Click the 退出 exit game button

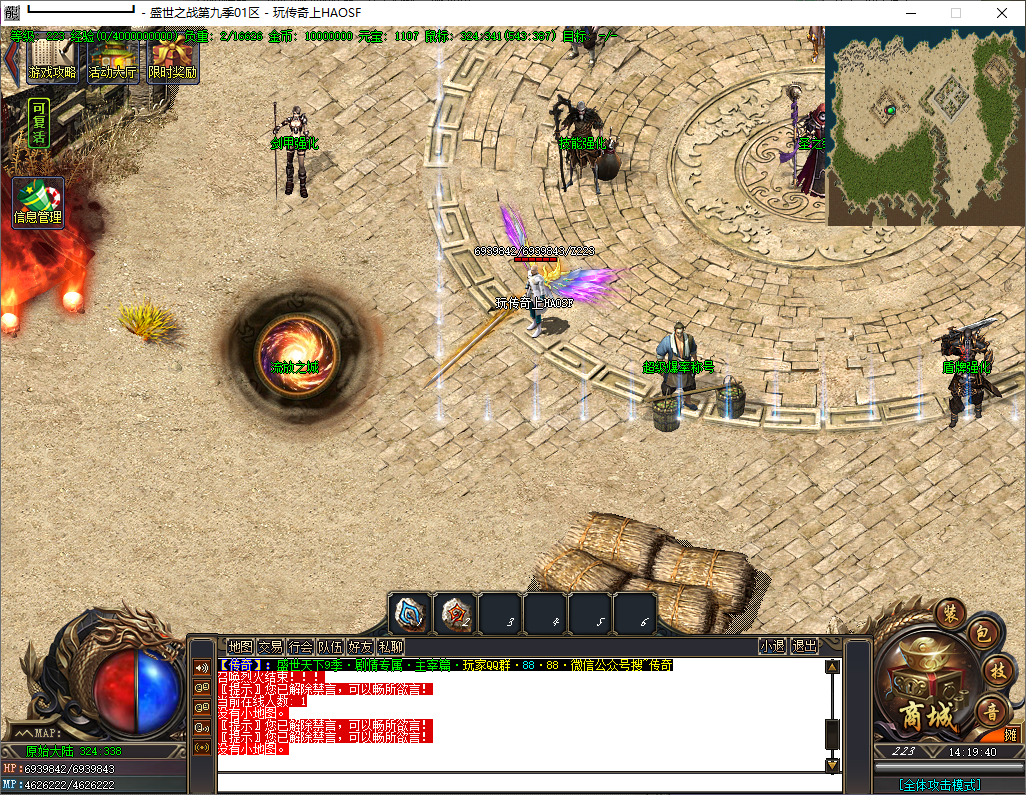pyautogui.click(x=804, y=647)
